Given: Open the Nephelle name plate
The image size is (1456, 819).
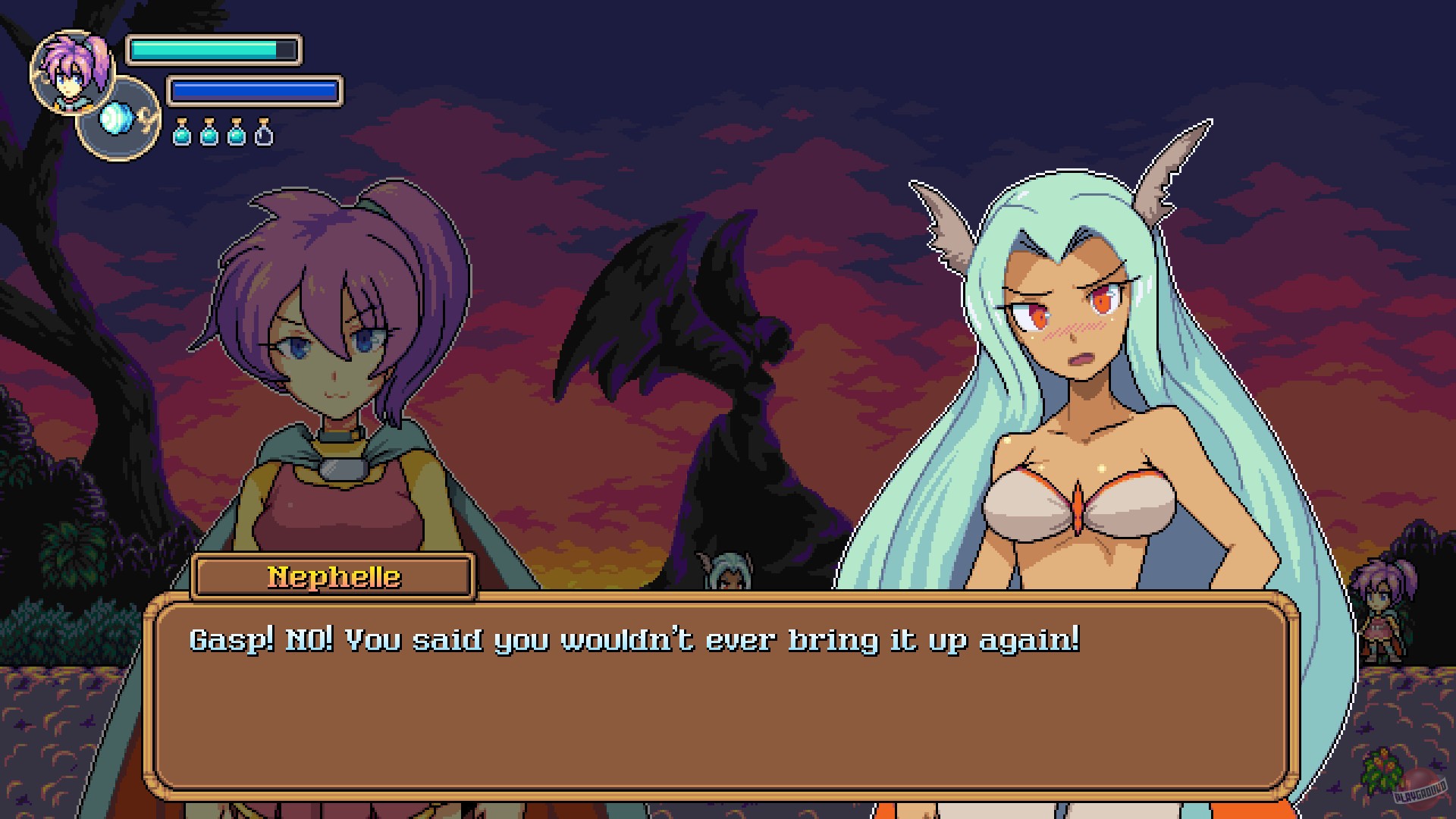Looking at the screenshot, I should (x=331, y=576).
